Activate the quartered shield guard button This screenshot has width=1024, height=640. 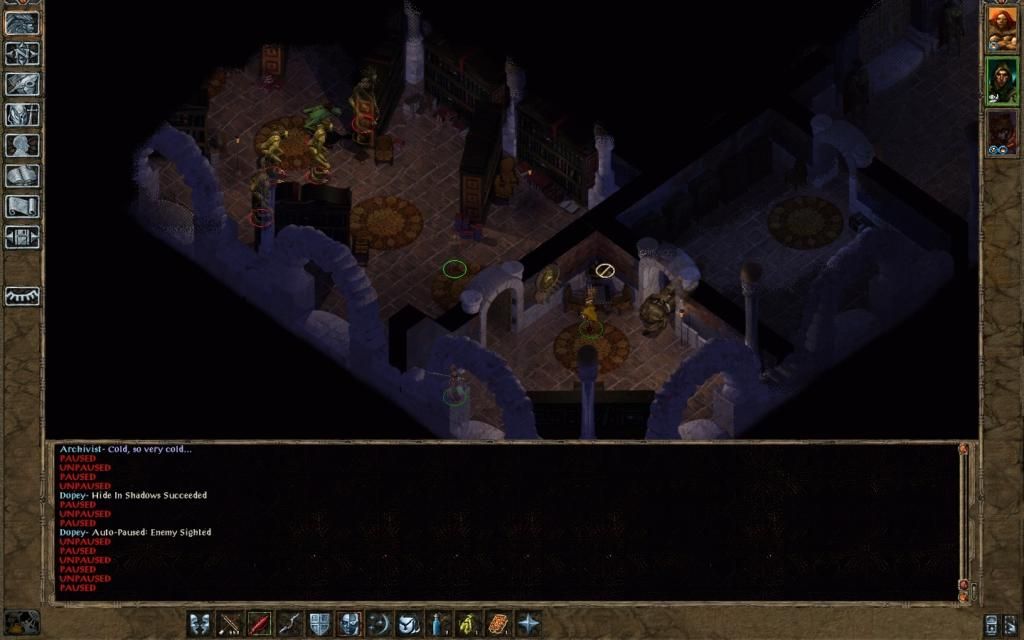319,624
